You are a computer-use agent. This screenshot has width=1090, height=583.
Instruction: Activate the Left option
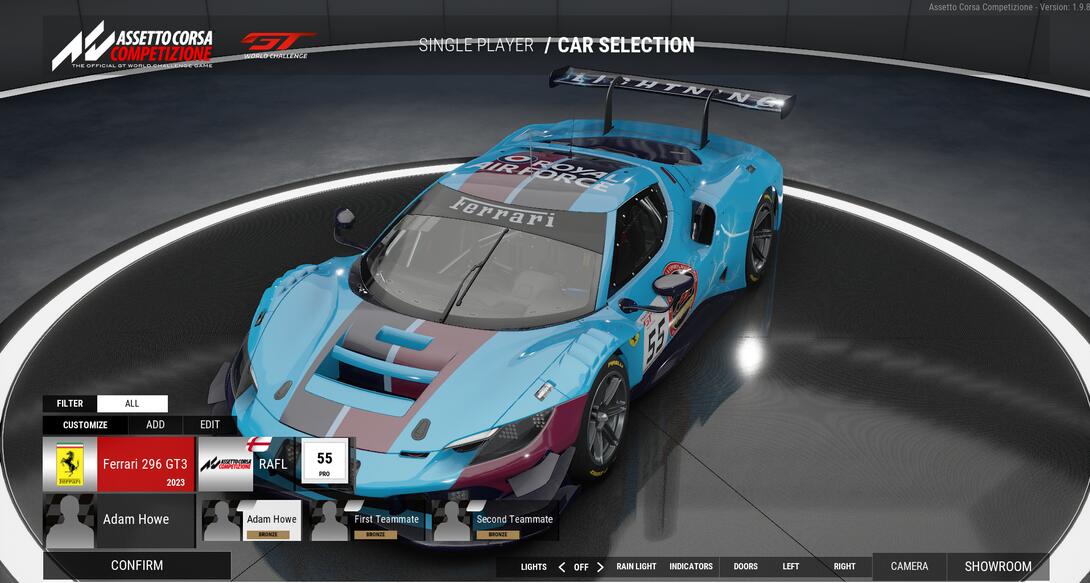coord(791,567)
